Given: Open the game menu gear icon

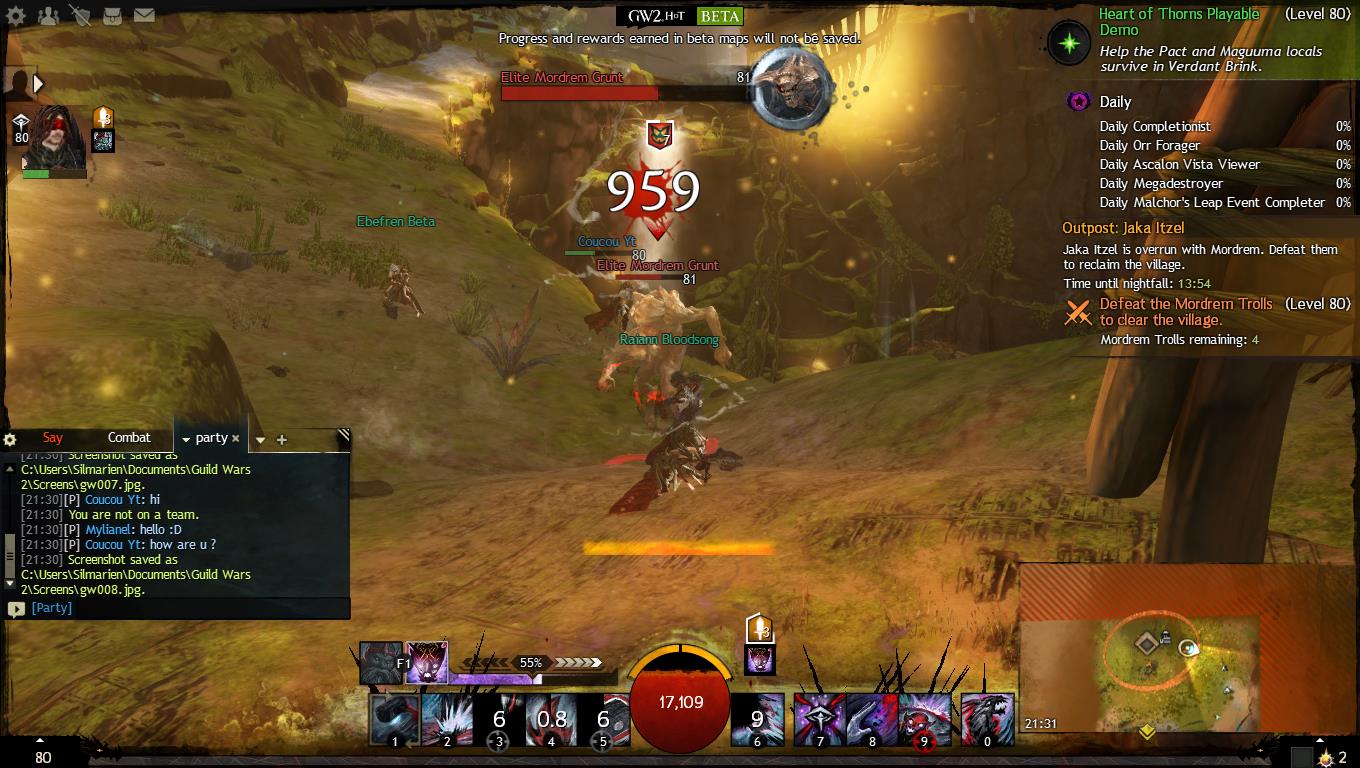Looking at the screenshot, I should [x=16, y=15].
